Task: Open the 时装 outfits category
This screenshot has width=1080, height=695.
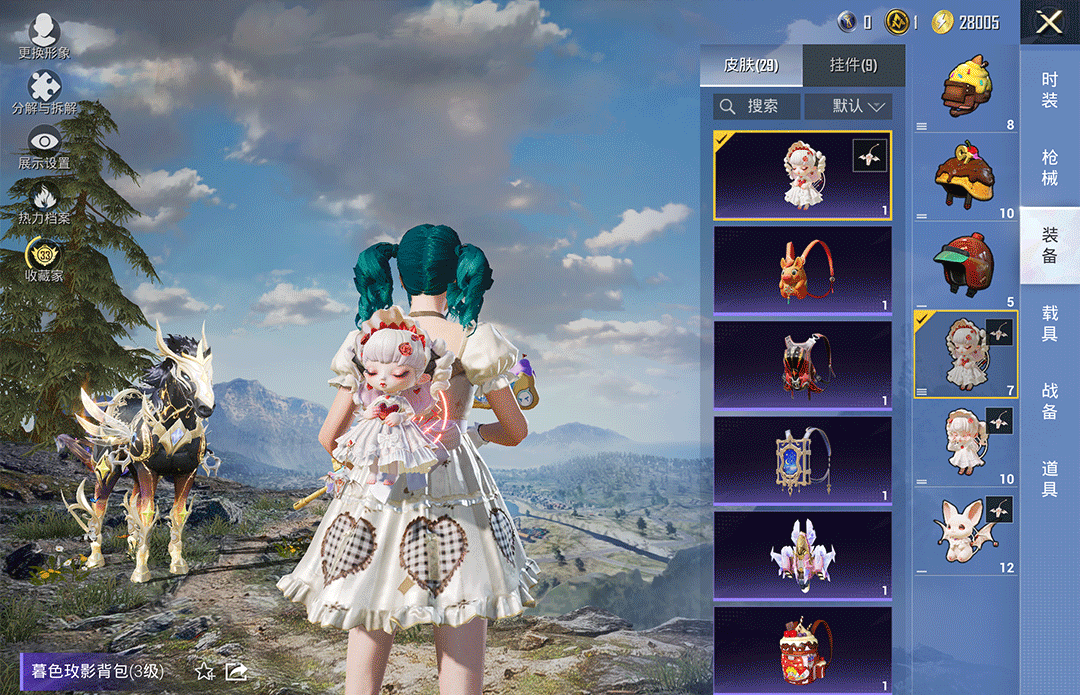Action: coord(1050,90)
